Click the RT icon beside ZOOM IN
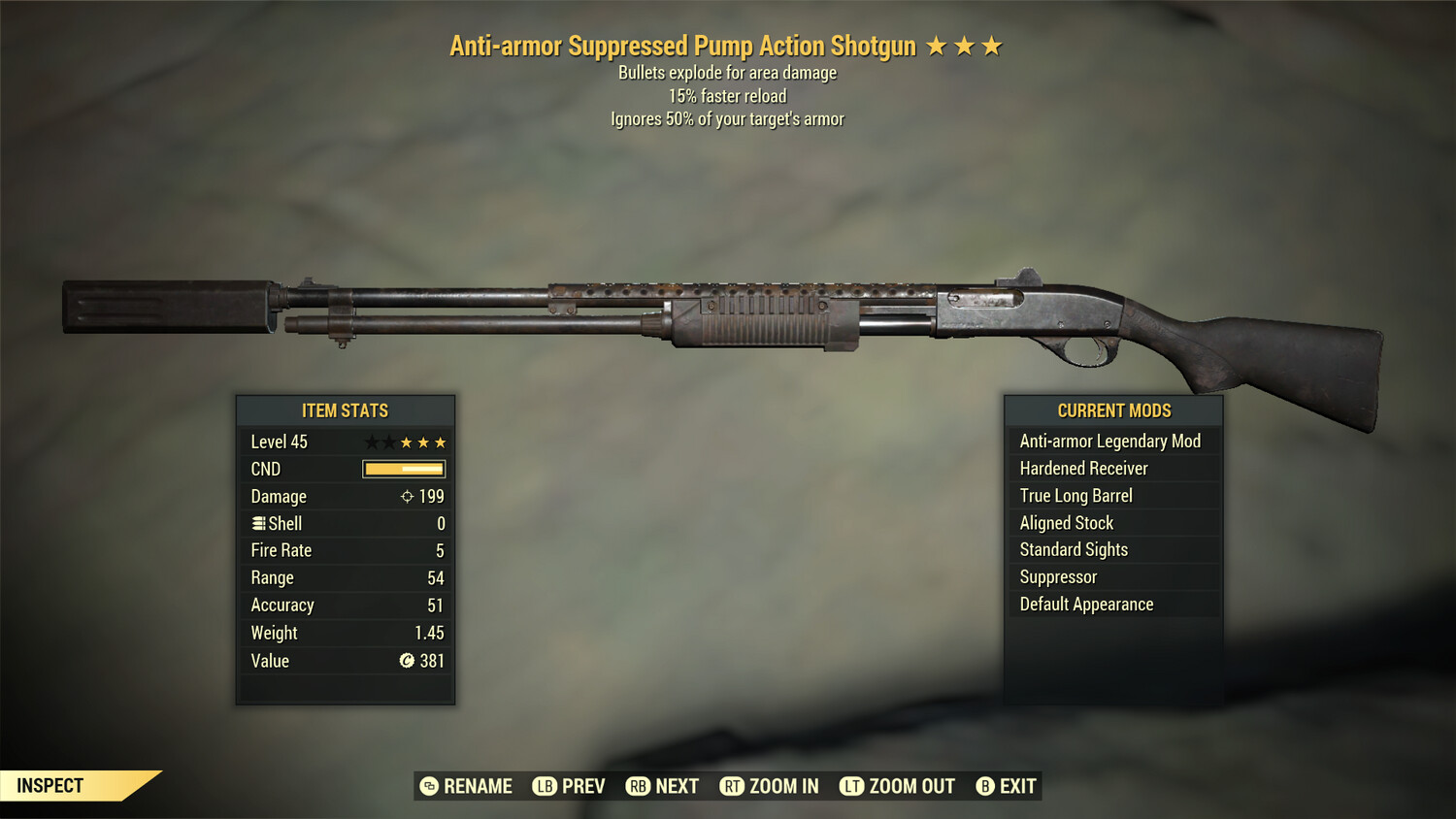1456x819 pixels. pyautogui.click(x=731, y=786)
